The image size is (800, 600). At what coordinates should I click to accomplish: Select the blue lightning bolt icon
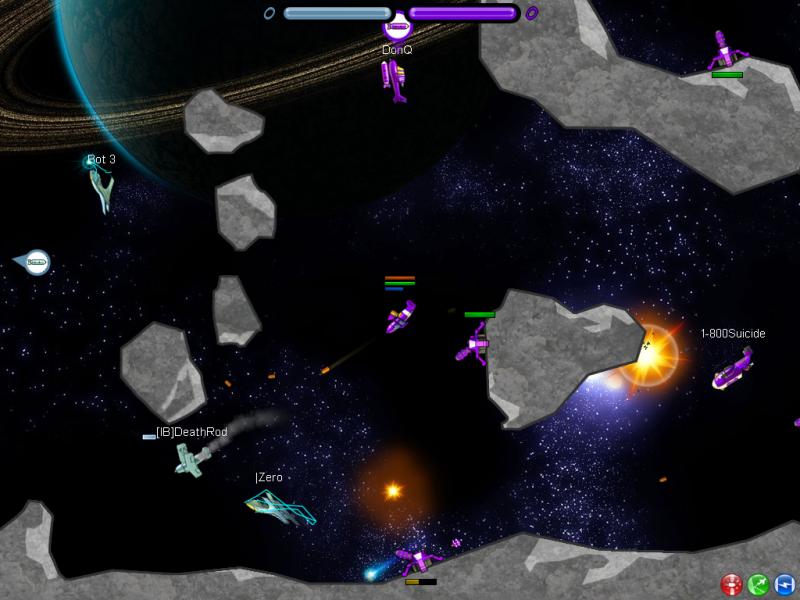coord(784,583)
